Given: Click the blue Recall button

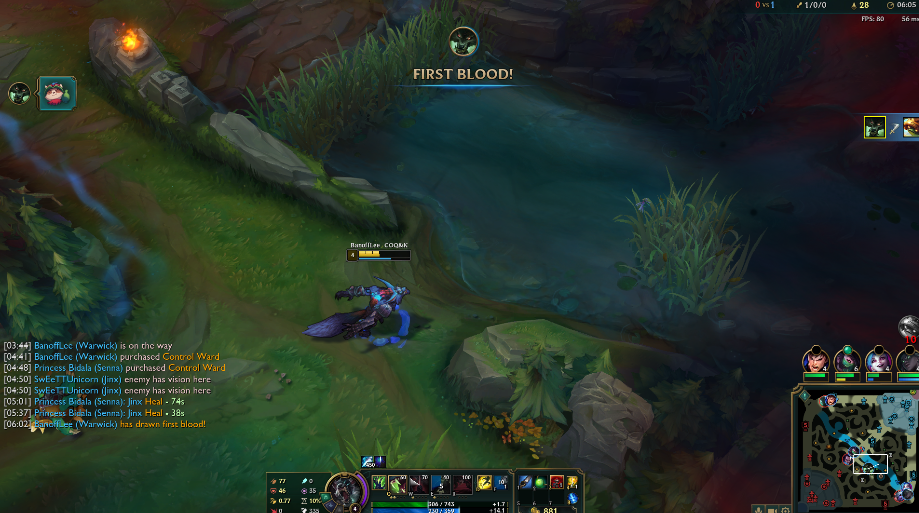Looking at the screenshot, I should 573,498.
